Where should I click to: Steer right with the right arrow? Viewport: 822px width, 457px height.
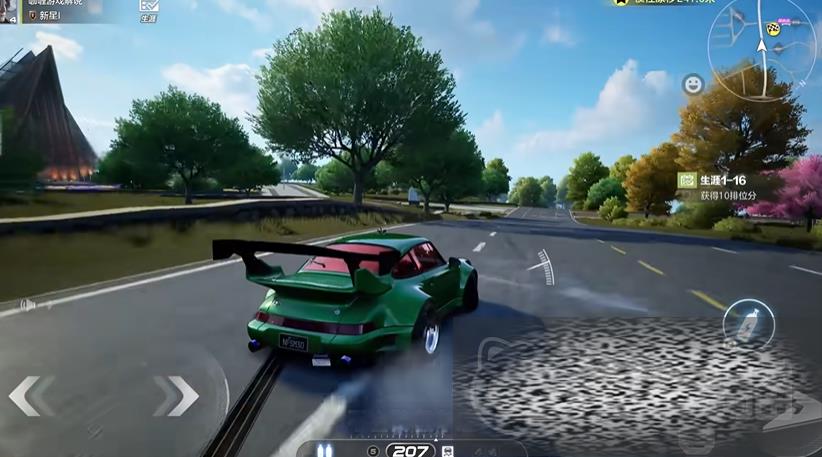click(x=176, y=396)
